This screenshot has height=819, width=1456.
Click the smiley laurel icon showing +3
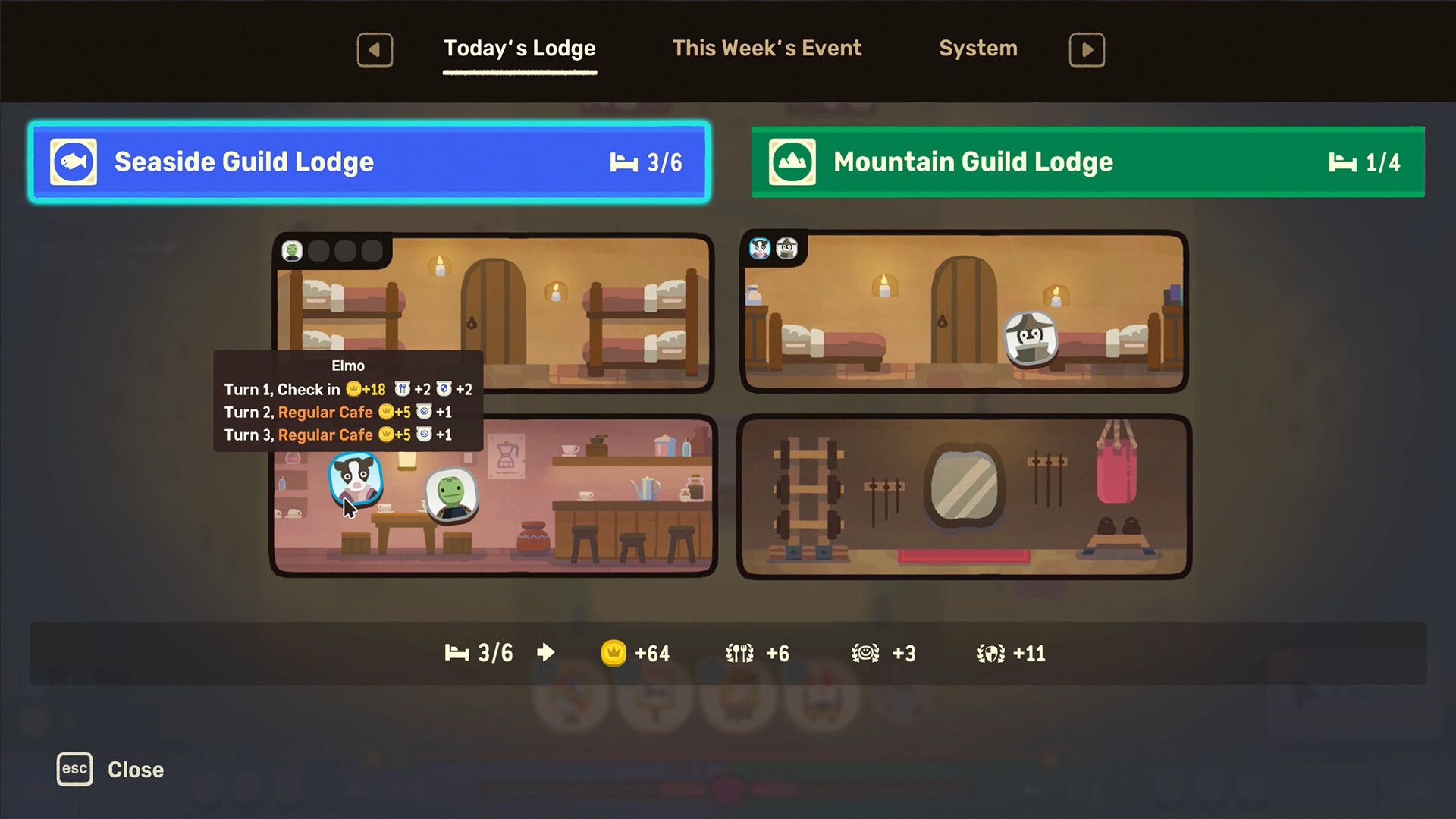click(x=867, y=652)
